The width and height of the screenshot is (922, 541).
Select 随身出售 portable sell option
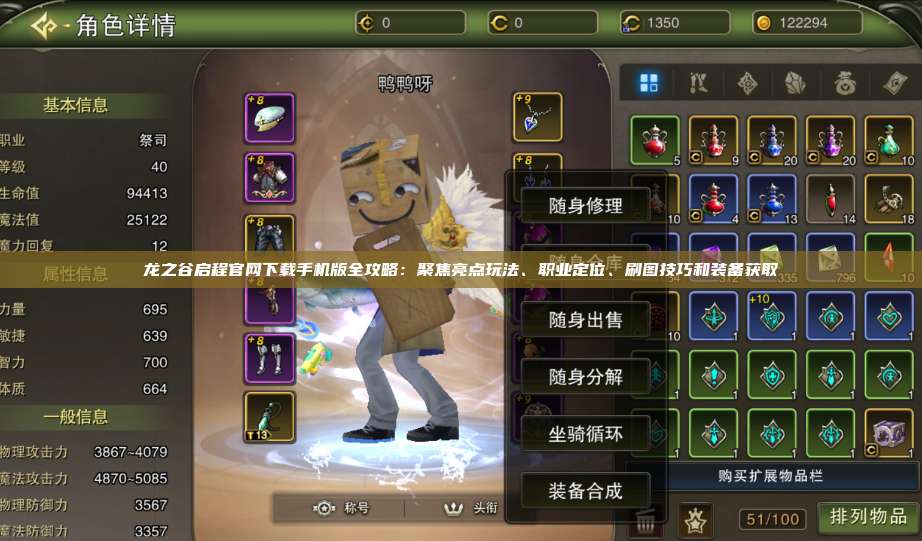(x=585, y=320)
